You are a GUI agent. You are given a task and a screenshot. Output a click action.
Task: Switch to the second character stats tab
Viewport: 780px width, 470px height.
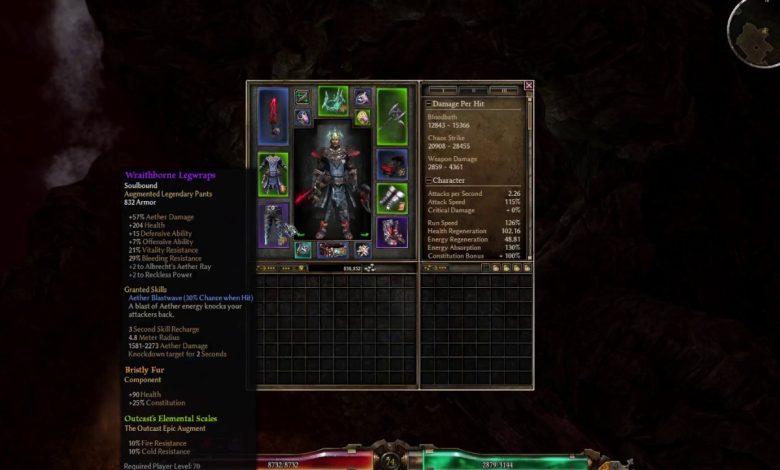[x=475, y=90]
